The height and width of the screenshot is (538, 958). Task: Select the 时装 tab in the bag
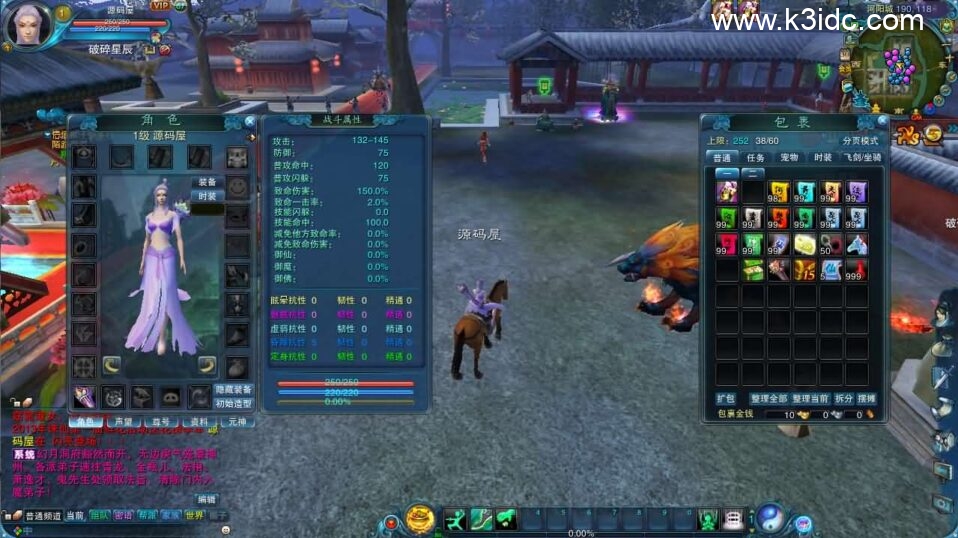pyautogui.click(x=822, y=157)
